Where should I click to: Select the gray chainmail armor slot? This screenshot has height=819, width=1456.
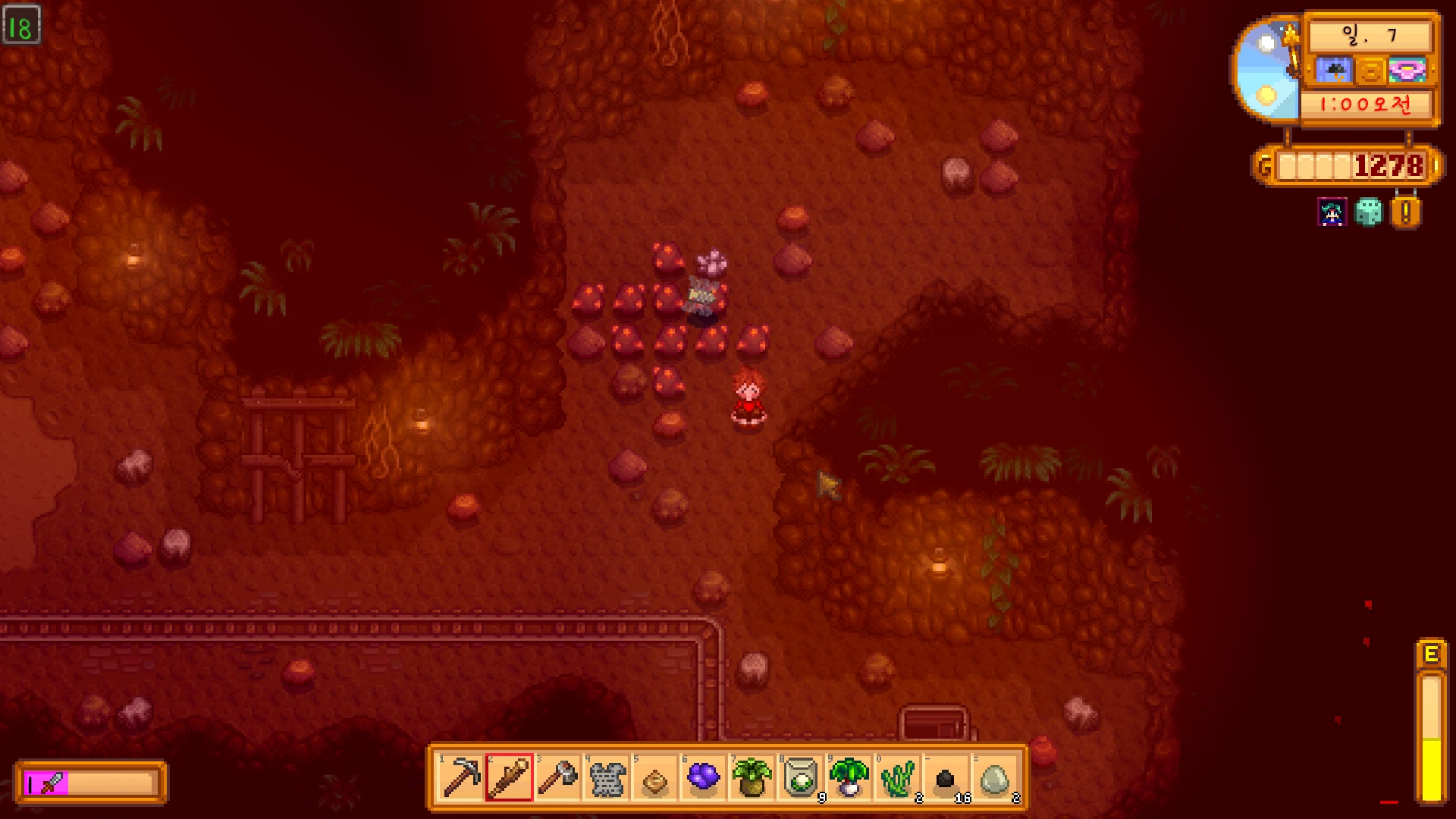point(606,777)
